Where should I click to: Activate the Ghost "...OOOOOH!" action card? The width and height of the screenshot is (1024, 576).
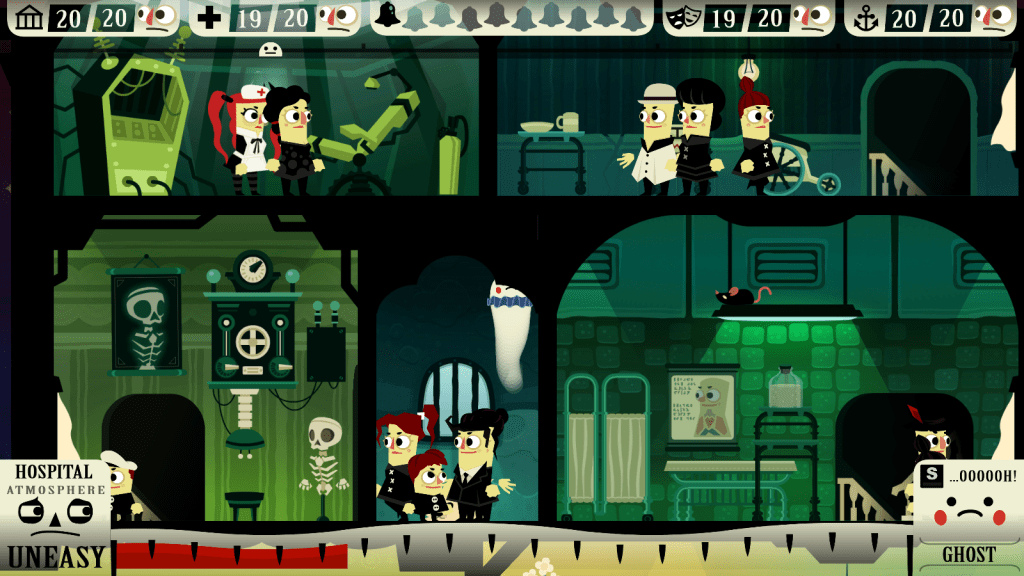pos(968,505)
